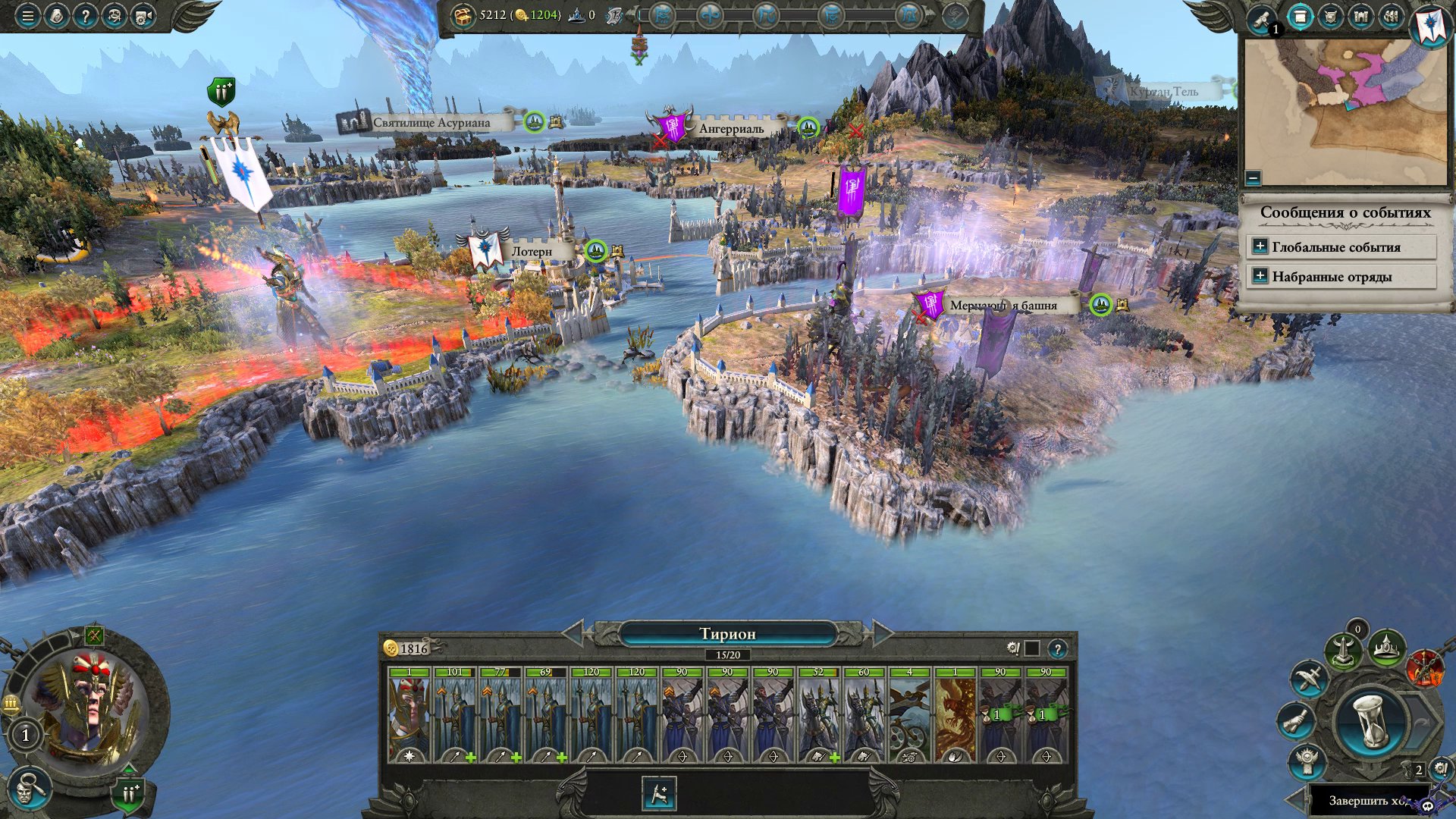
Task: Expand the Глобальные события section
Action: [1260, 246]
